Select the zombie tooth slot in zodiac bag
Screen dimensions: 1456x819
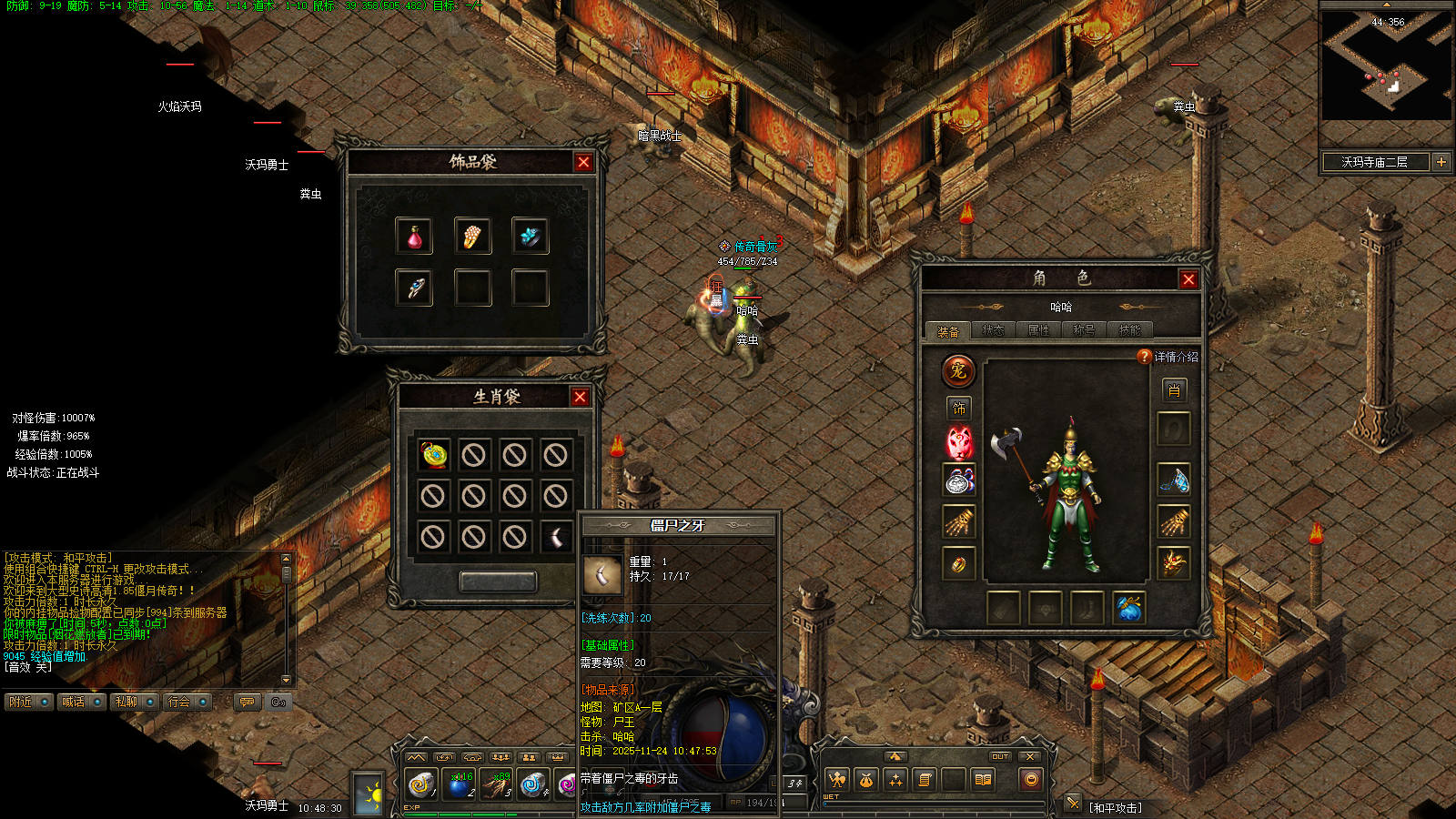555,537
